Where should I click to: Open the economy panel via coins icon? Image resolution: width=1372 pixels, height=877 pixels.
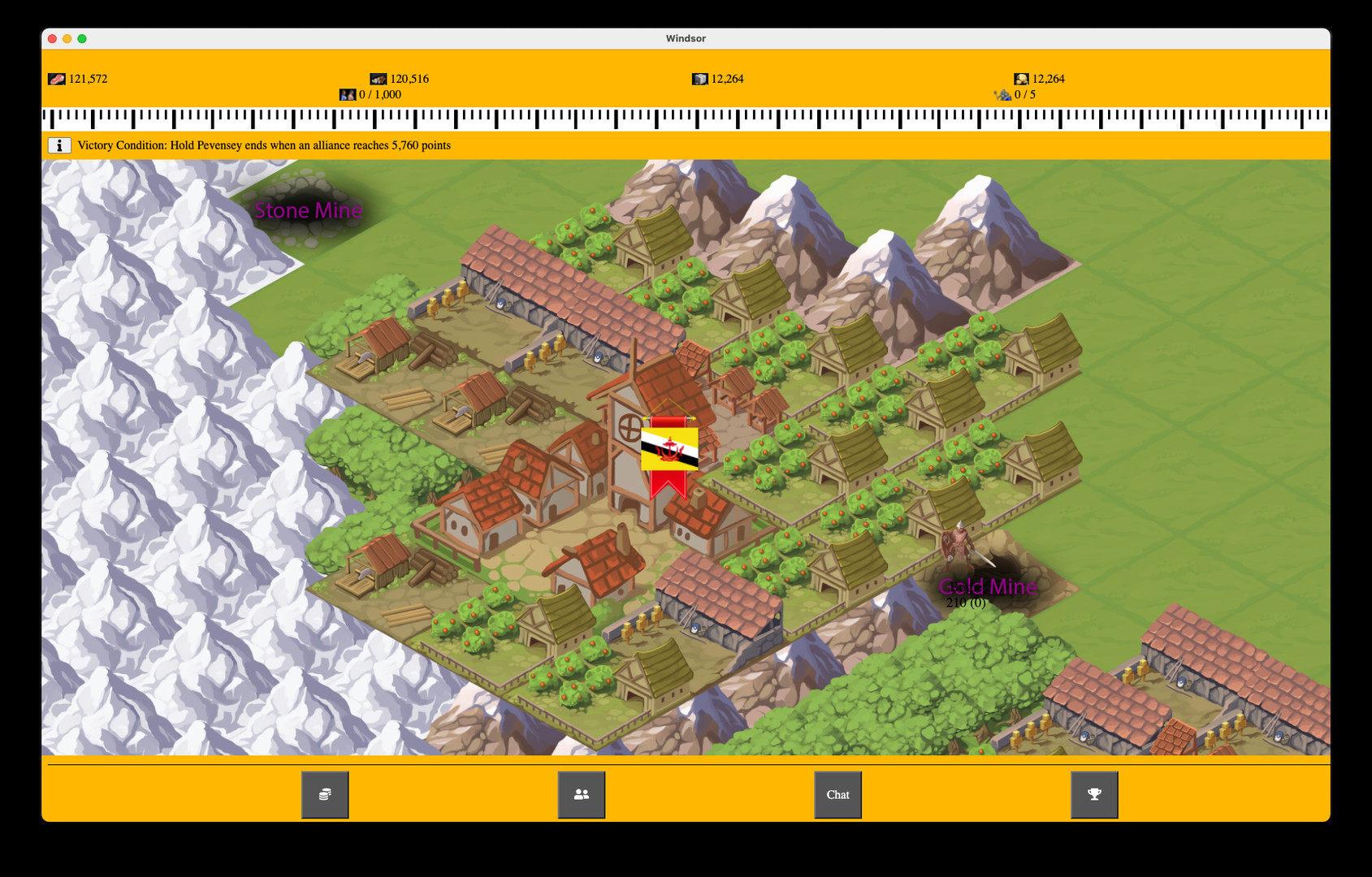point(324,794)
